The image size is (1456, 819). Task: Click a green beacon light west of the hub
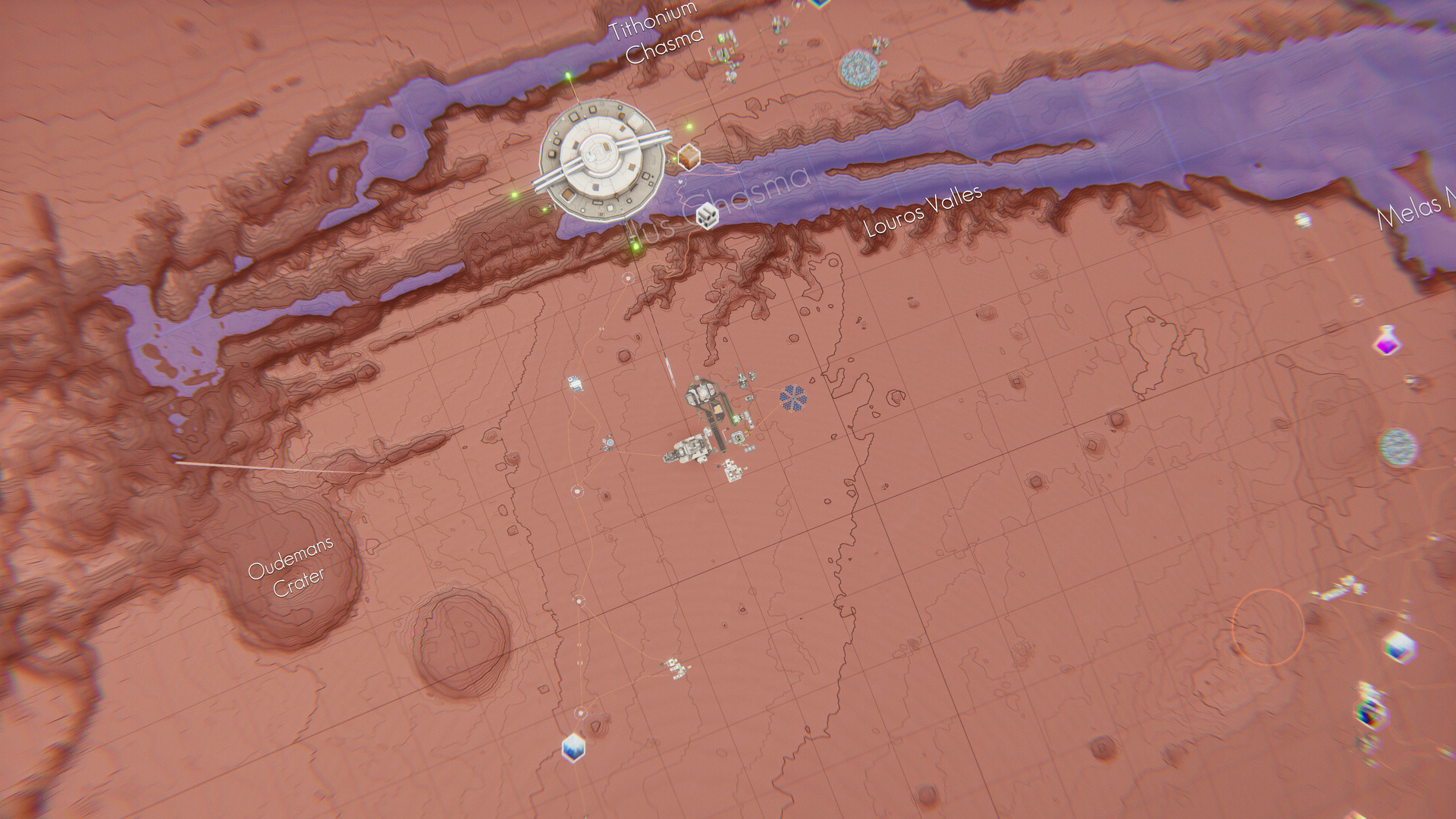coord(514,196)
